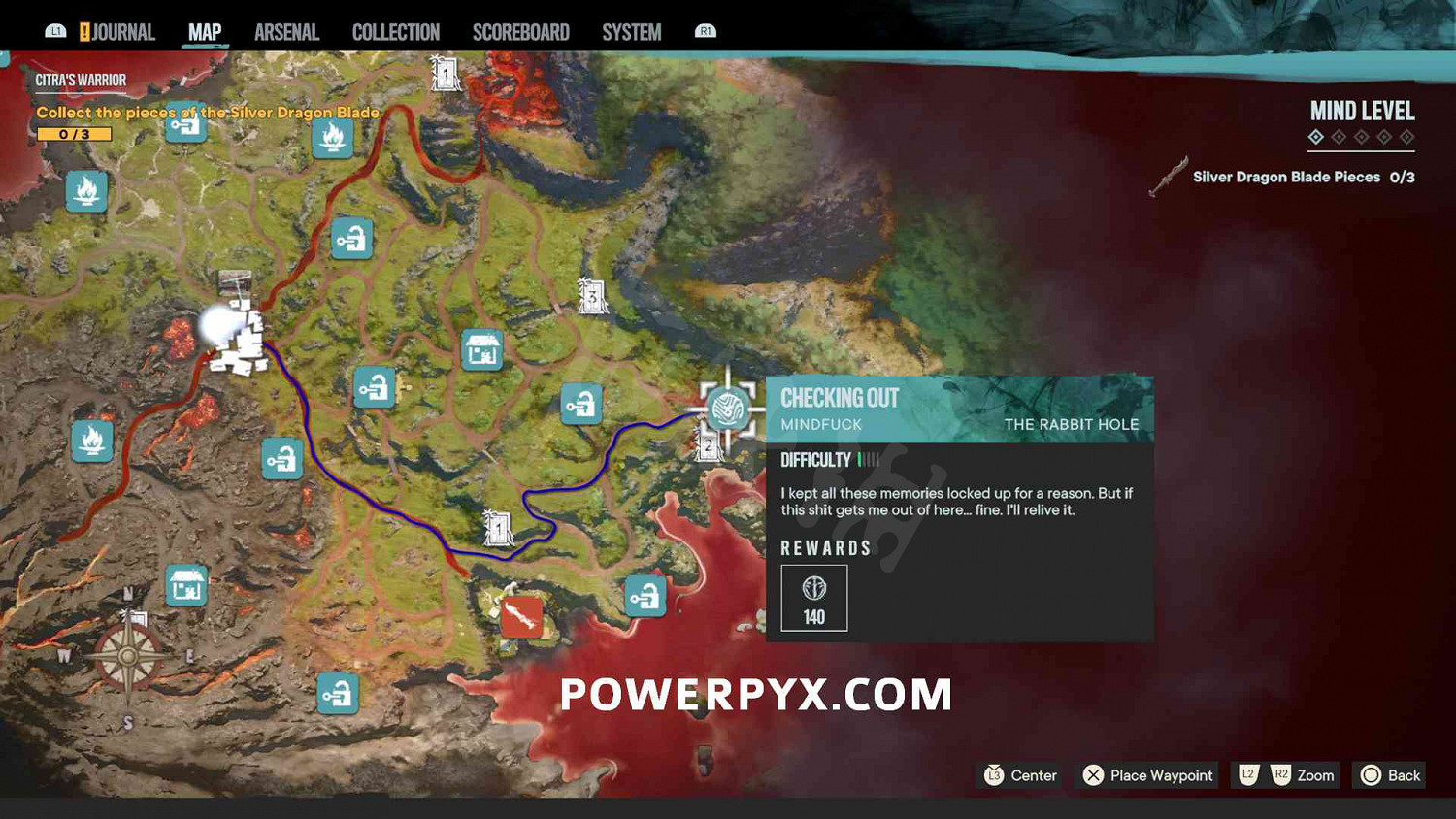Click the red dagger mission icon
Viewport: 1456px width, 819px height.
click(520, 615)
